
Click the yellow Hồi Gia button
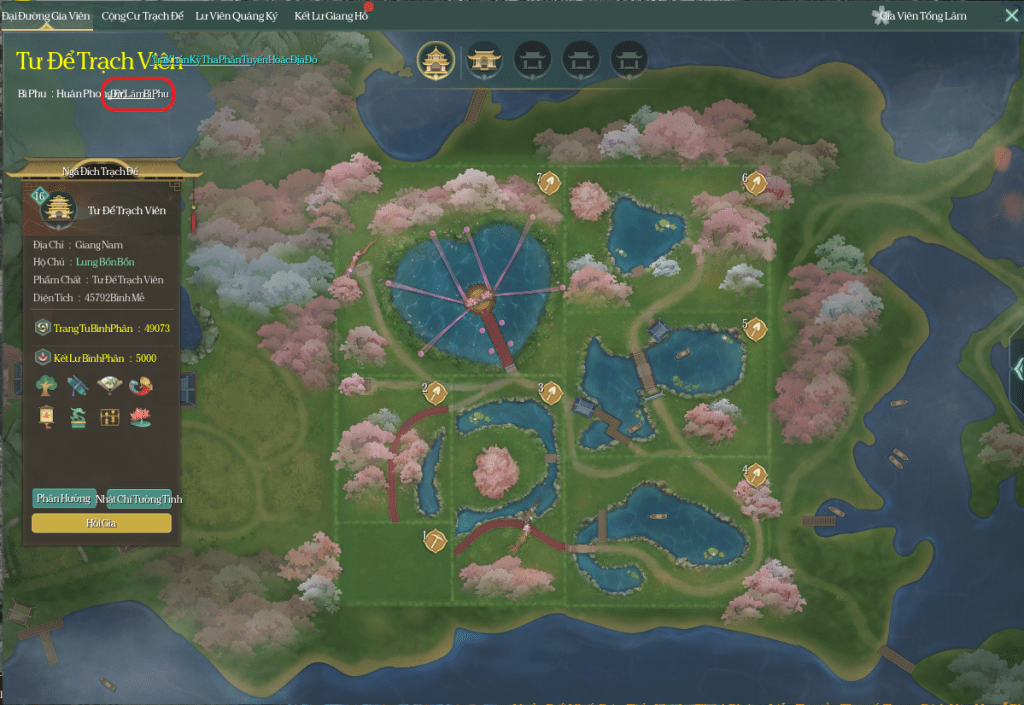coord(101,523)
